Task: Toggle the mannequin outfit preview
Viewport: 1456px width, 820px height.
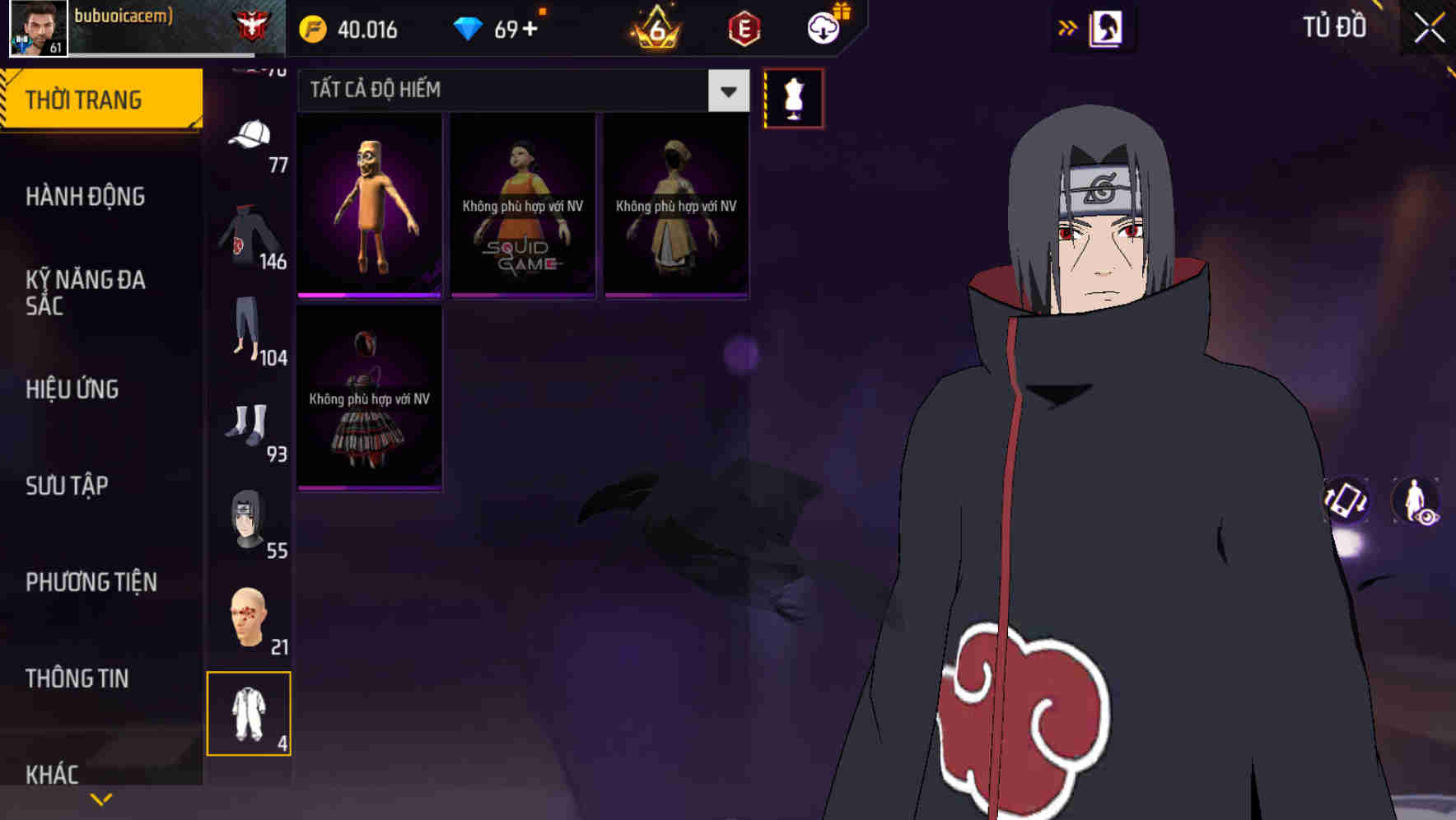Action: (793, 97)
